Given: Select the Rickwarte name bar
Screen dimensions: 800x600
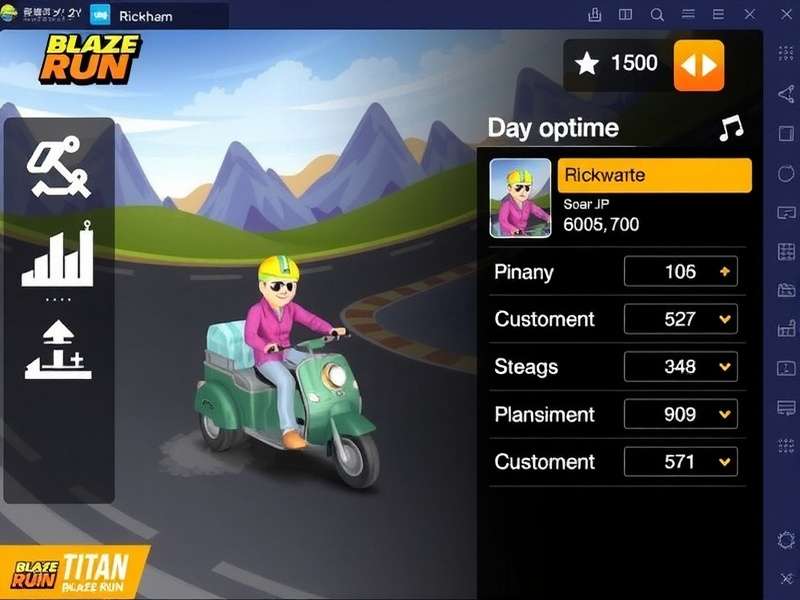Looking at the screenshot, I should pyautogui.click(x=654, y=175).
